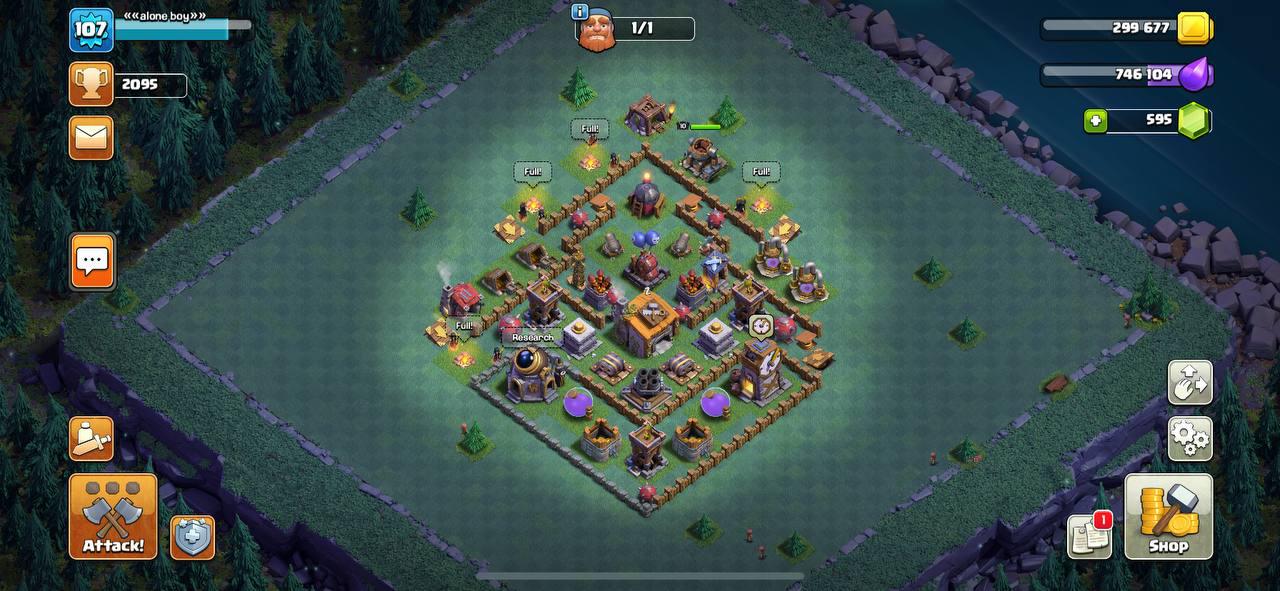This screenshot has width=1280, height=591.
Task: Open the news notes with red badge
Action: pyautogui.click(x=1089, y=536)
